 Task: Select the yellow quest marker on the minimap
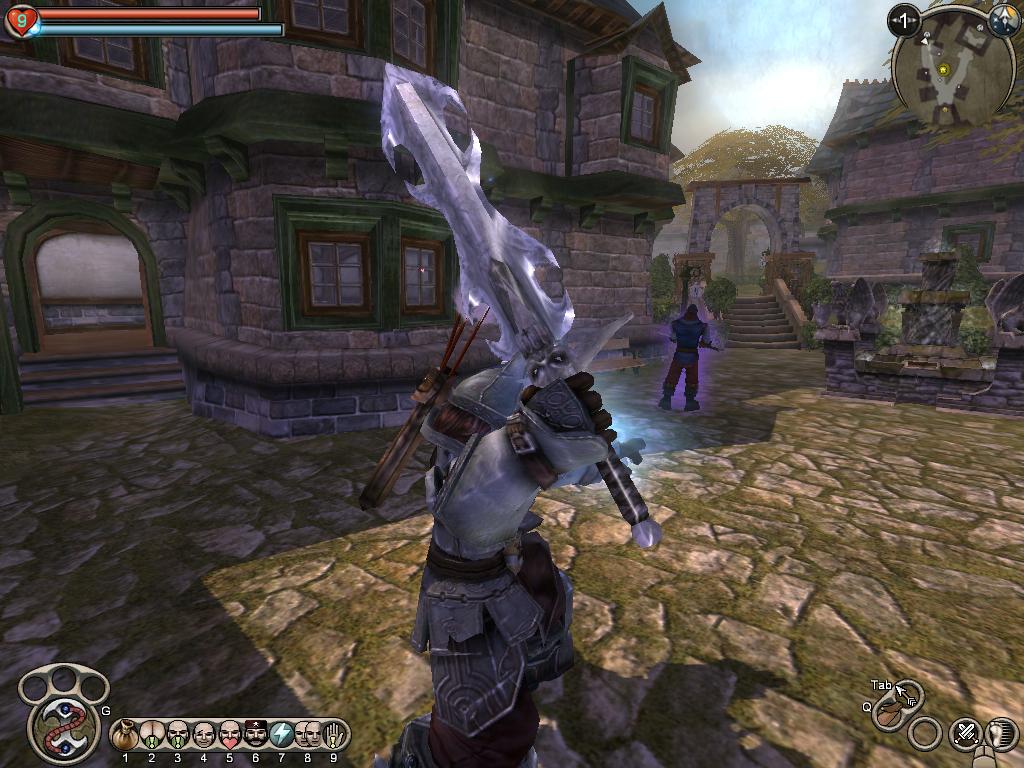coord(941,70)
